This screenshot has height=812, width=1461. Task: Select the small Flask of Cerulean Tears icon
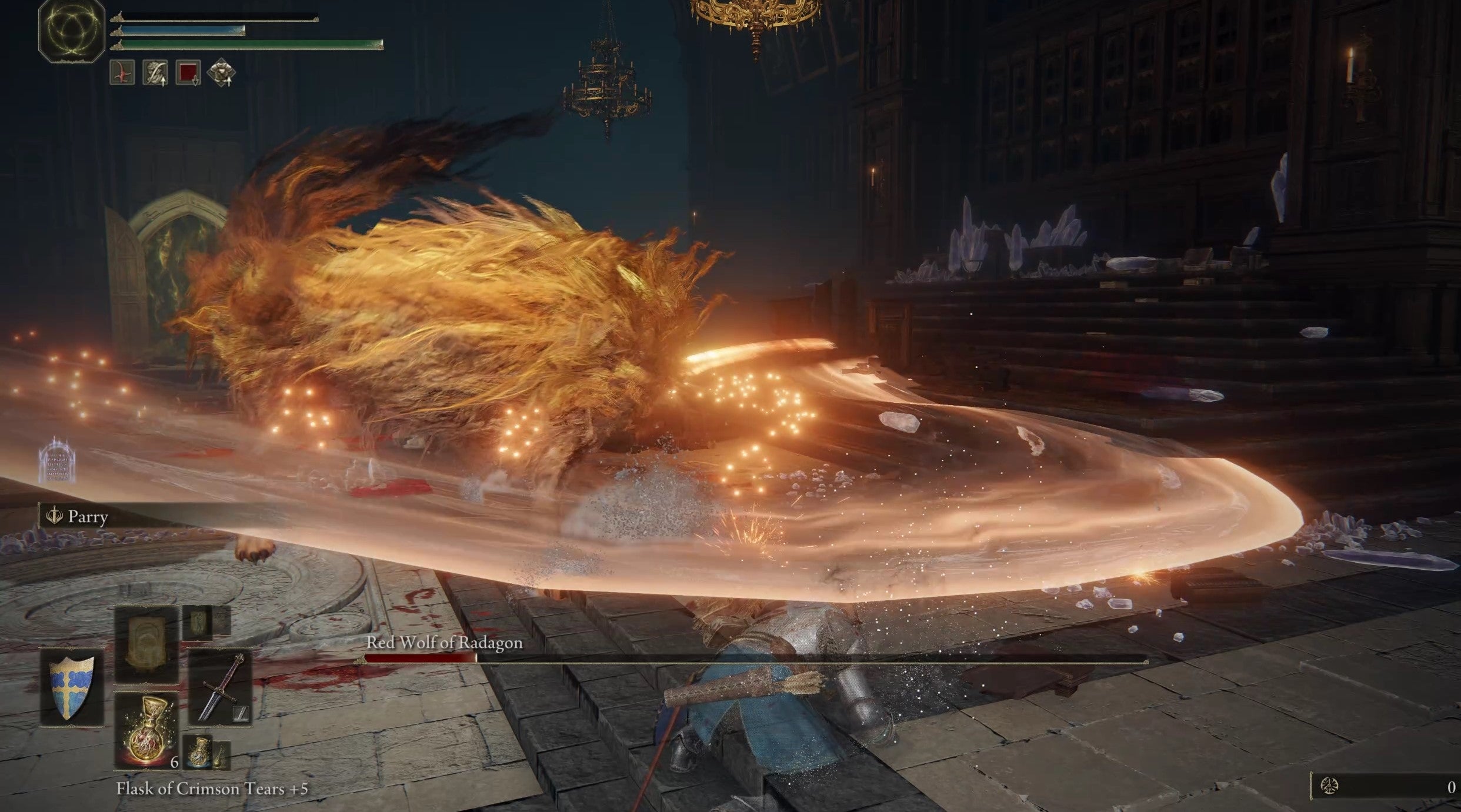tap(199, 753)
